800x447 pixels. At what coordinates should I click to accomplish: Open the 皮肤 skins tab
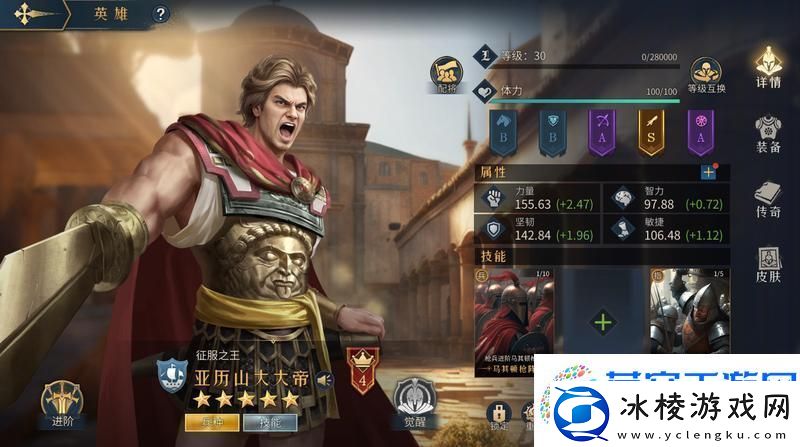click(768, 264)
